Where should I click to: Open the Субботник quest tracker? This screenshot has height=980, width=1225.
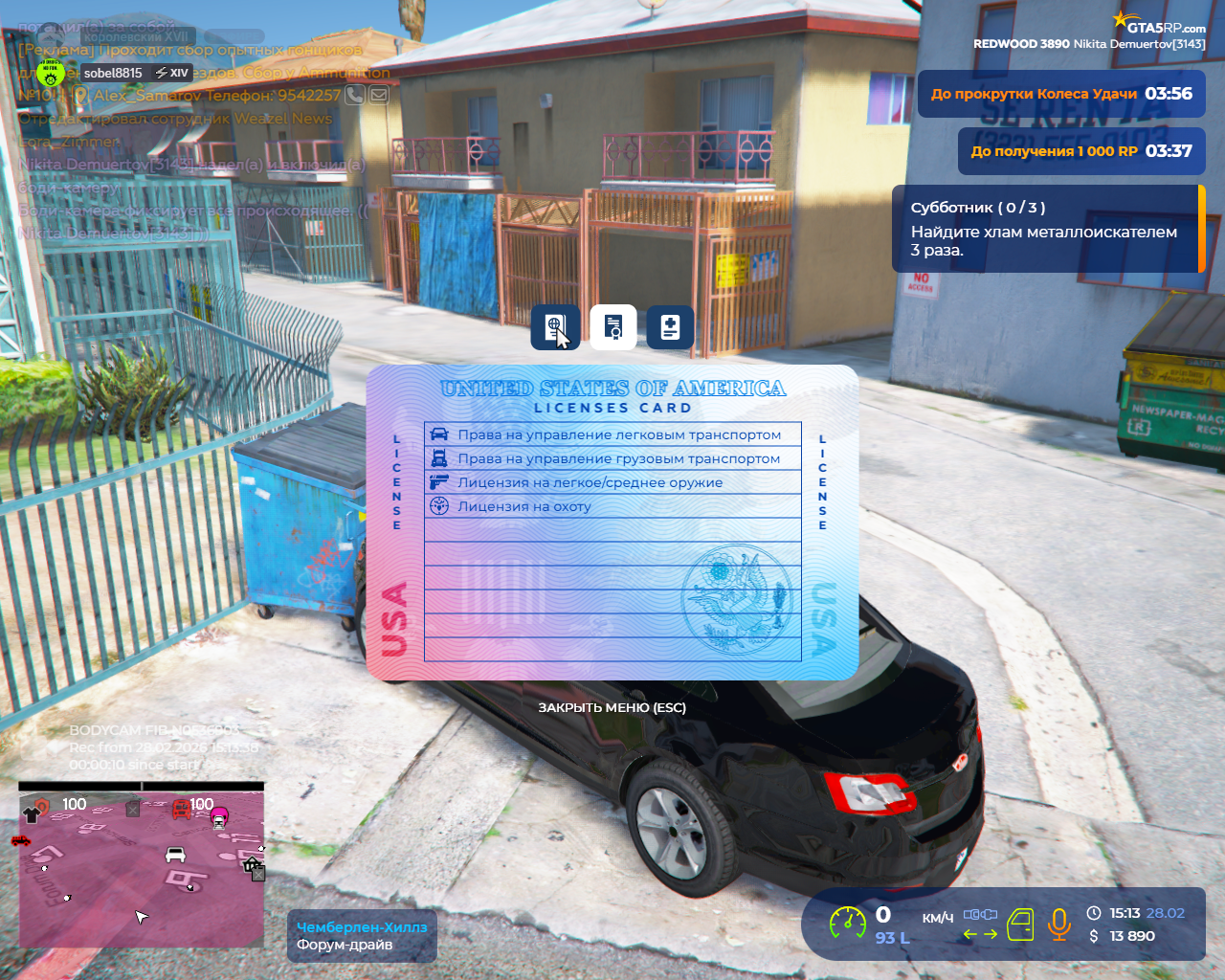click(1047, 229)
